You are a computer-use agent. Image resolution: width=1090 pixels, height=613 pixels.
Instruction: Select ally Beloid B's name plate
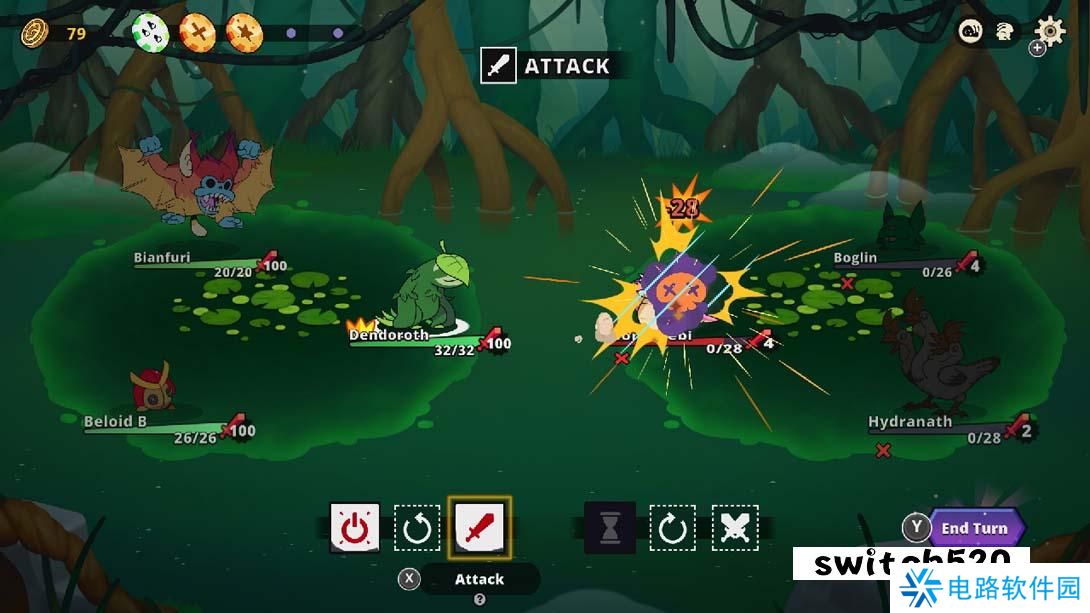(115, 421)
